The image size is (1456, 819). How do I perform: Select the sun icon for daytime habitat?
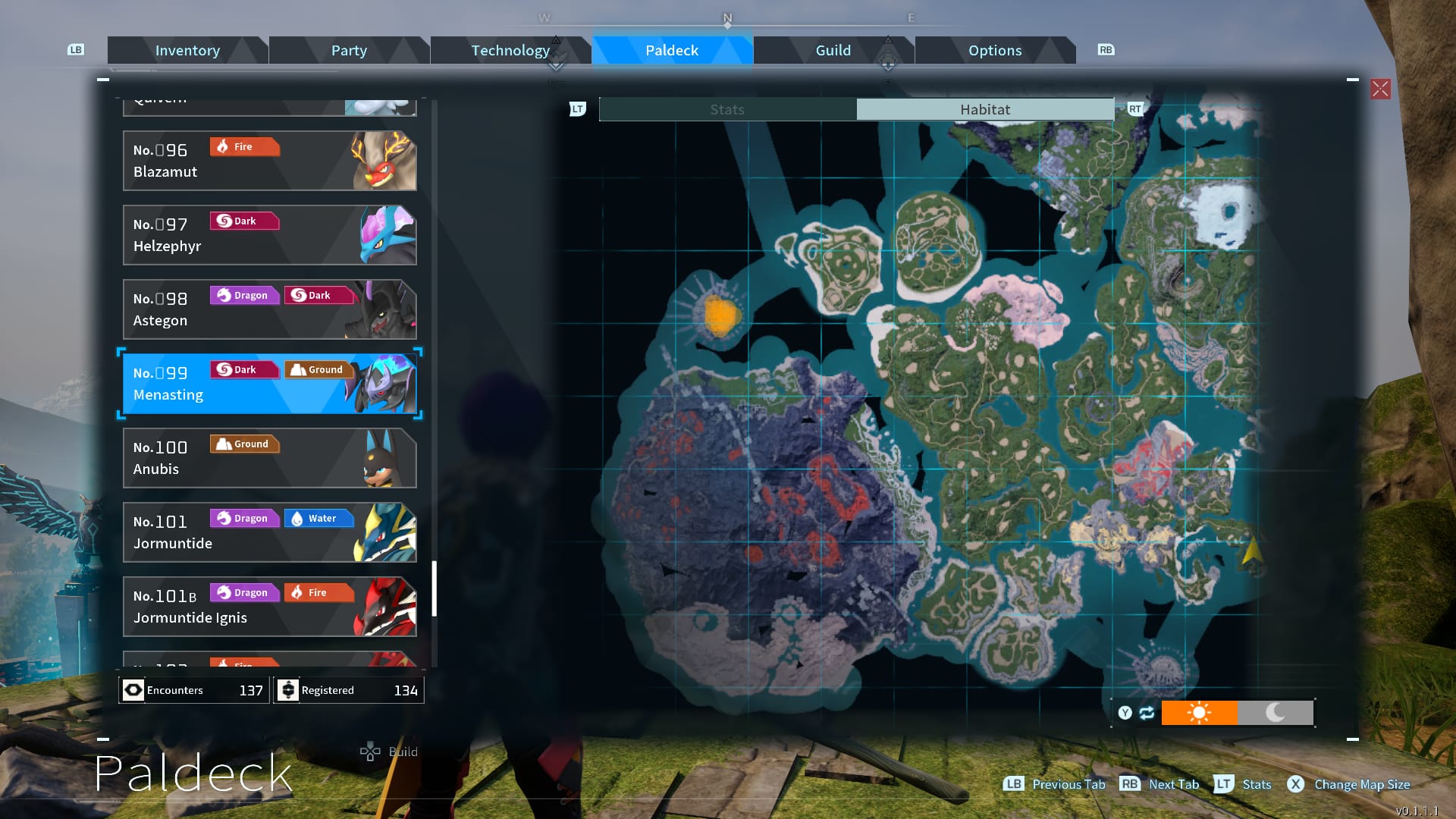[x=1200, y=712]
